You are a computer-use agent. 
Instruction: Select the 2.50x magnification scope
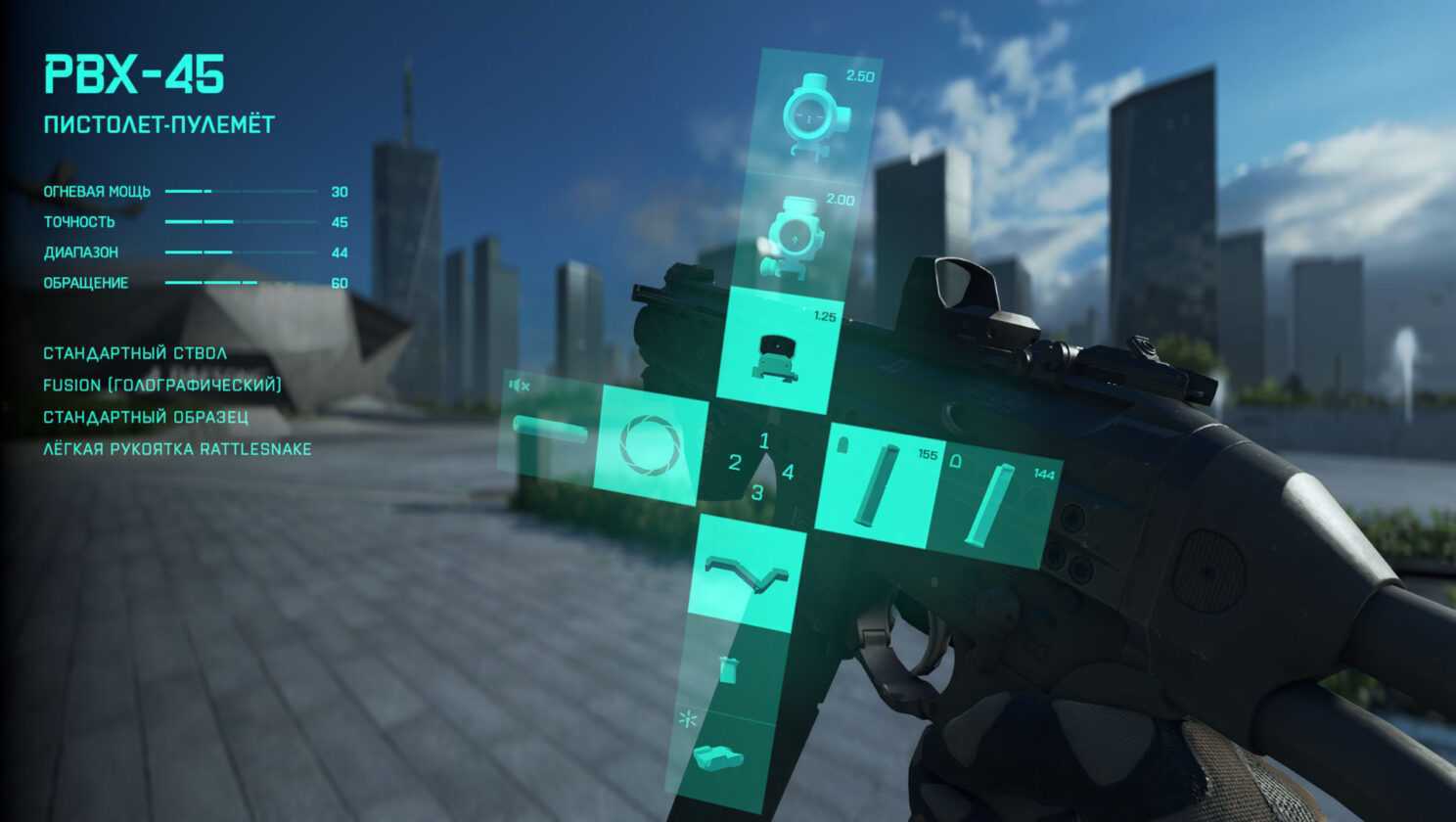(x=817, y=115)
